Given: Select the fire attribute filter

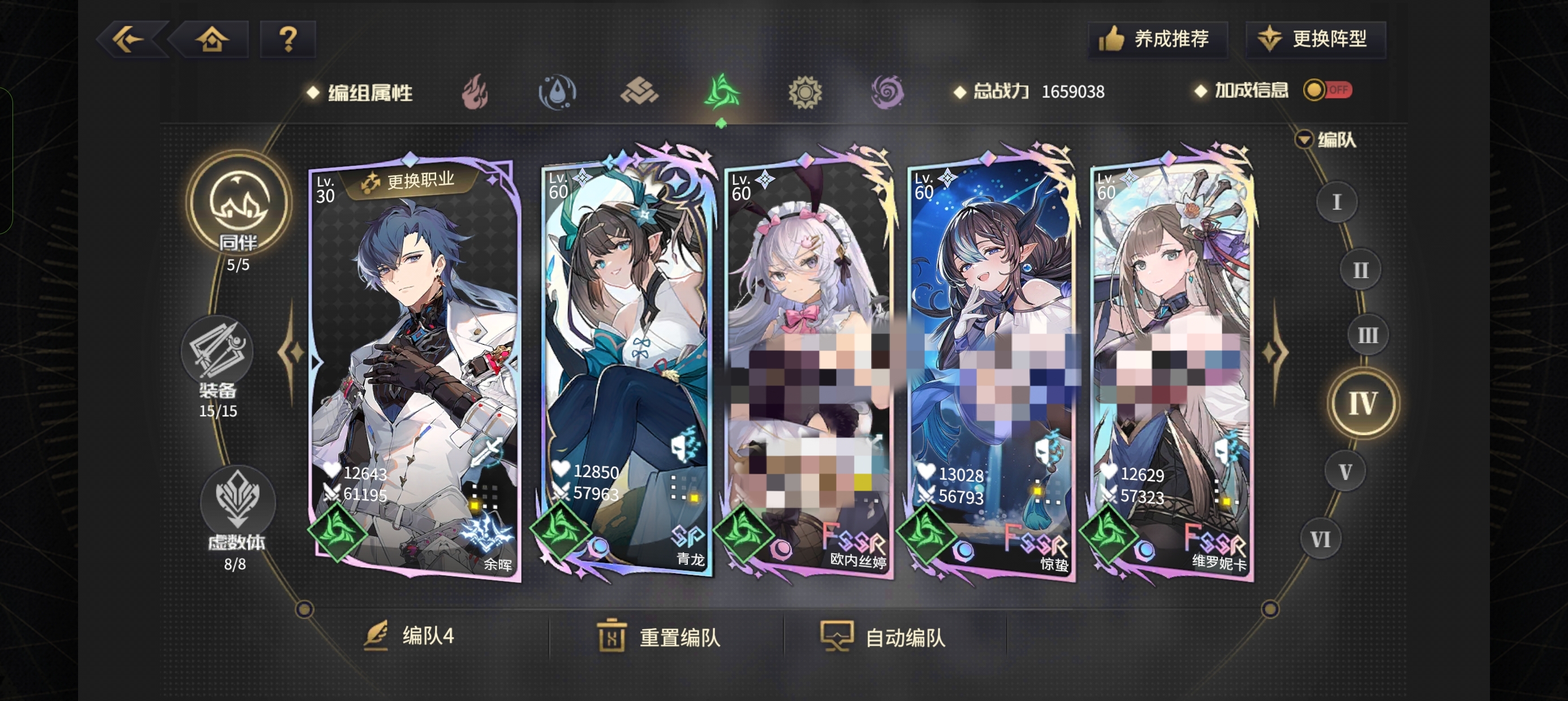Looking at the screenshot, I should [475, 93].
